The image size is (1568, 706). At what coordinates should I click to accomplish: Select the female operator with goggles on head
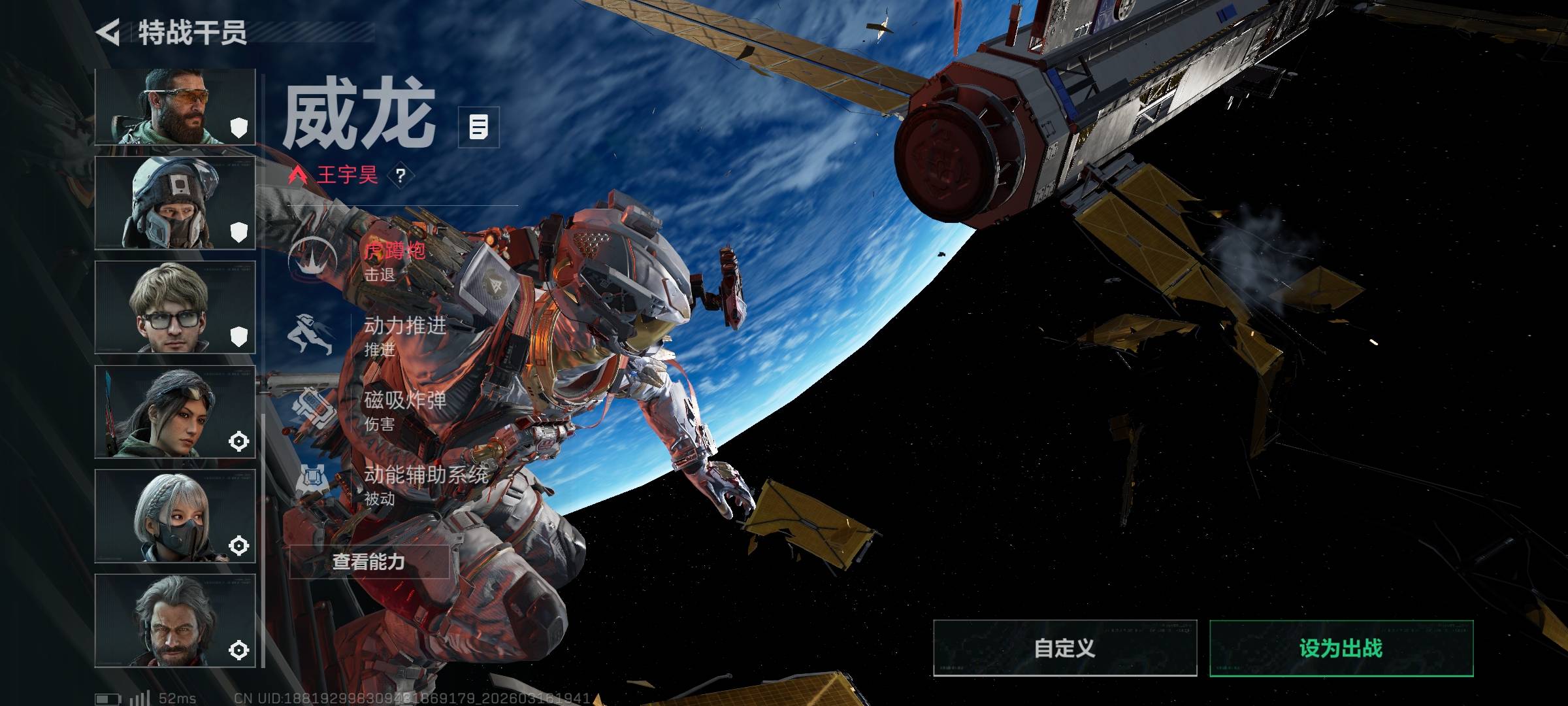(175, 412)
